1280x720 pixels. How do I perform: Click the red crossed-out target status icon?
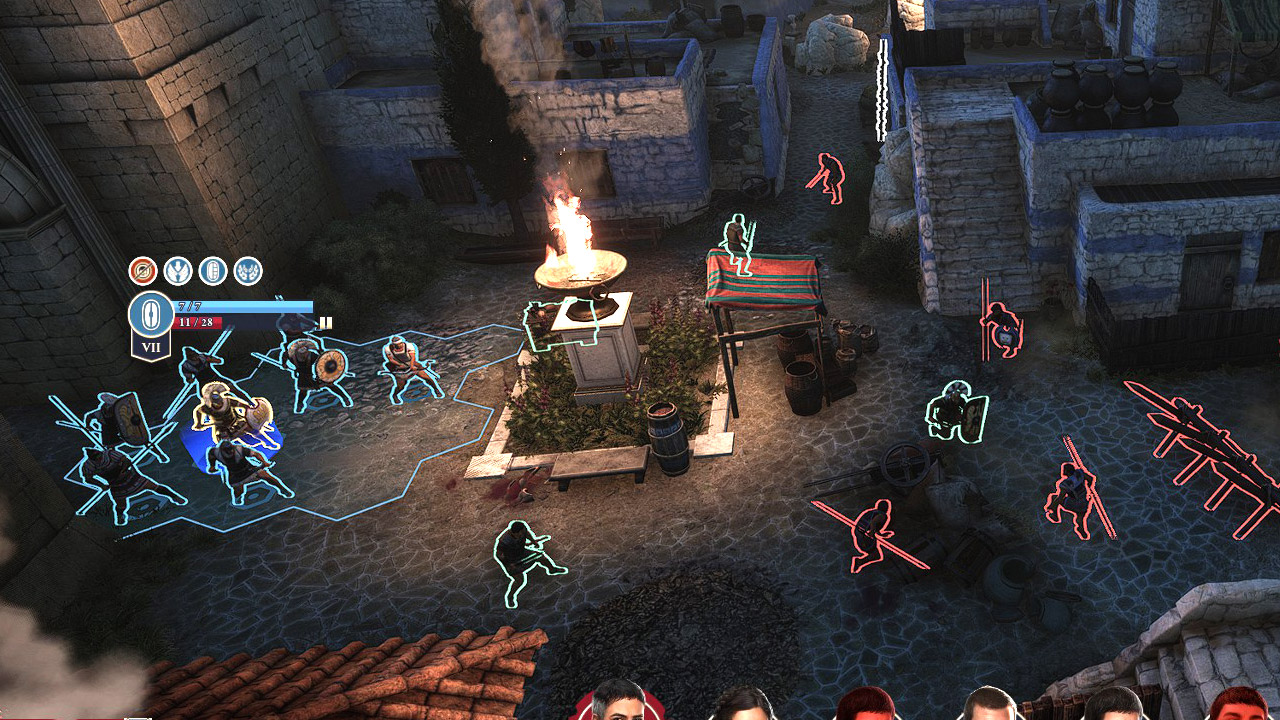pyautogui.click(x=143, y=271)
